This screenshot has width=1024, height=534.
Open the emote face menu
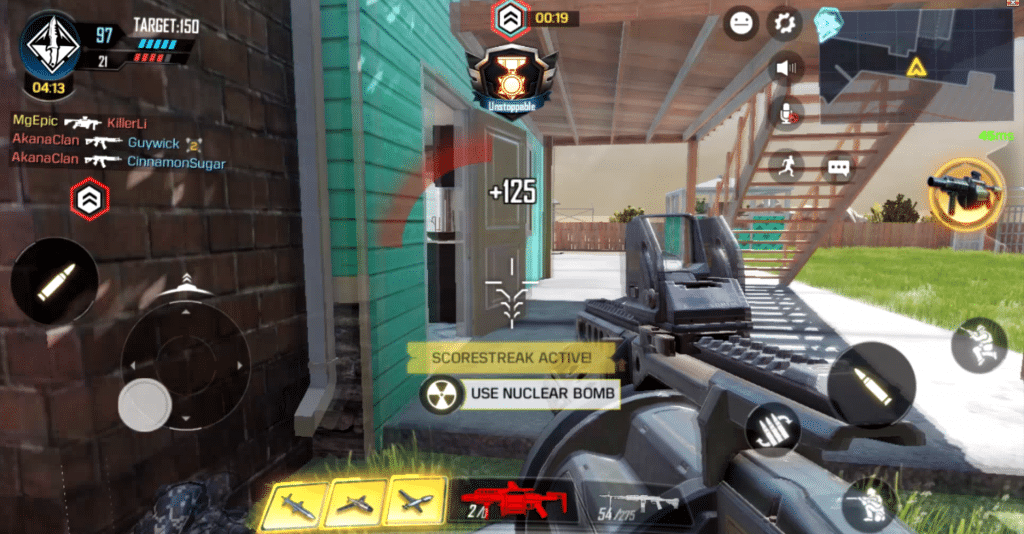tap(741, 24)
